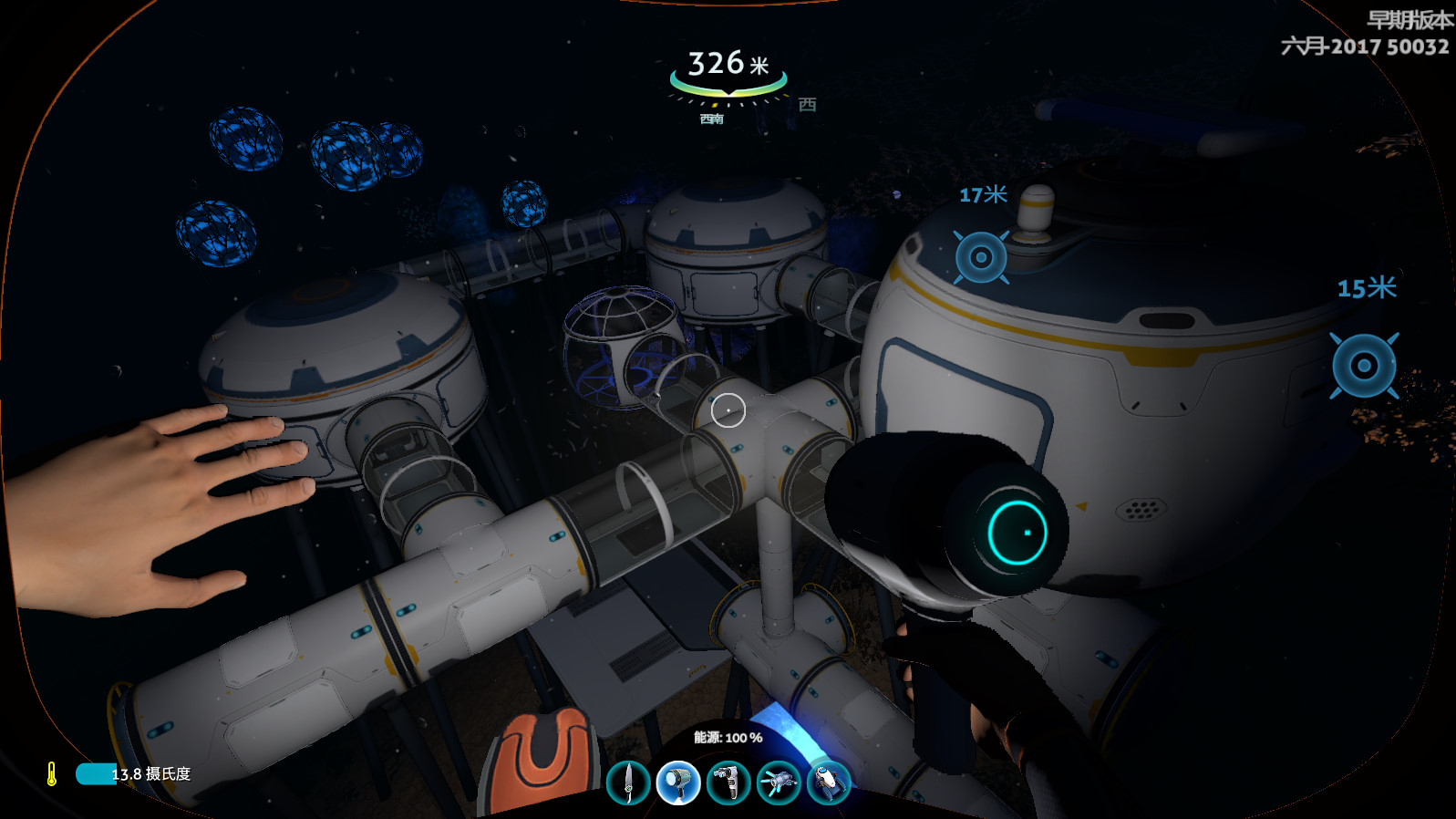Image resolution: width=1456 pixels, height=819 pixels.
Task: Choose the handheld builder tool slot
Action: pos(728,783)
